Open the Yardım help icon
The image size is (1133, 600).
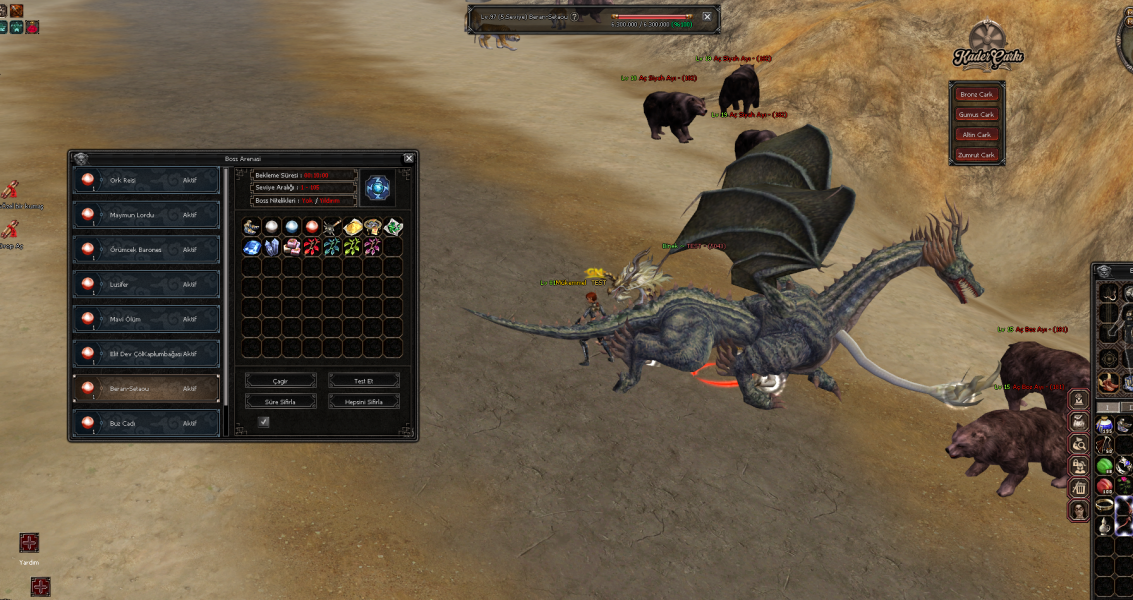tap(29, 543)
